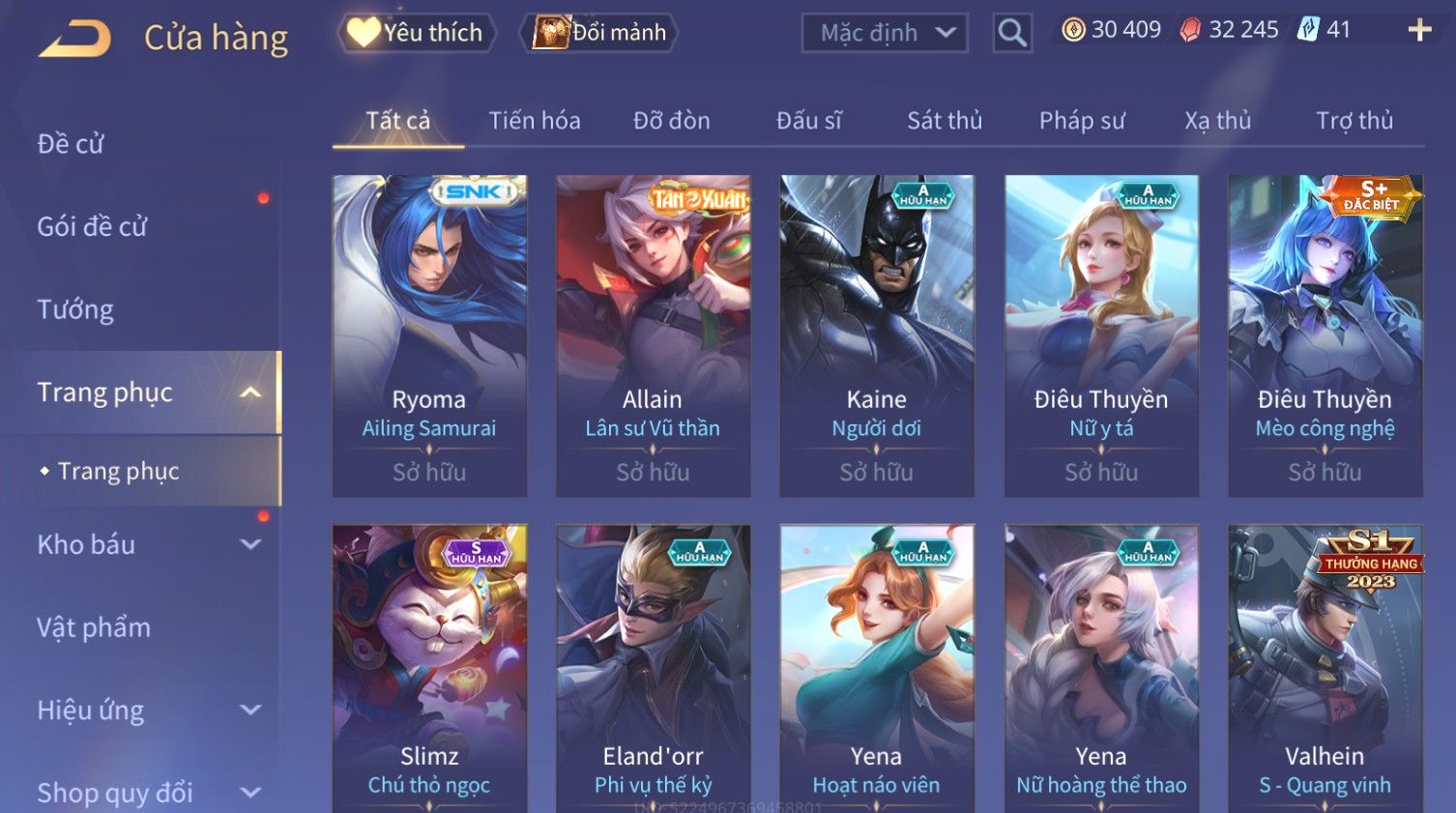This screenshot has height=813, width=1456.
Task: Switch to the Tiến hóa tab
Action: [x=535, y=121]
